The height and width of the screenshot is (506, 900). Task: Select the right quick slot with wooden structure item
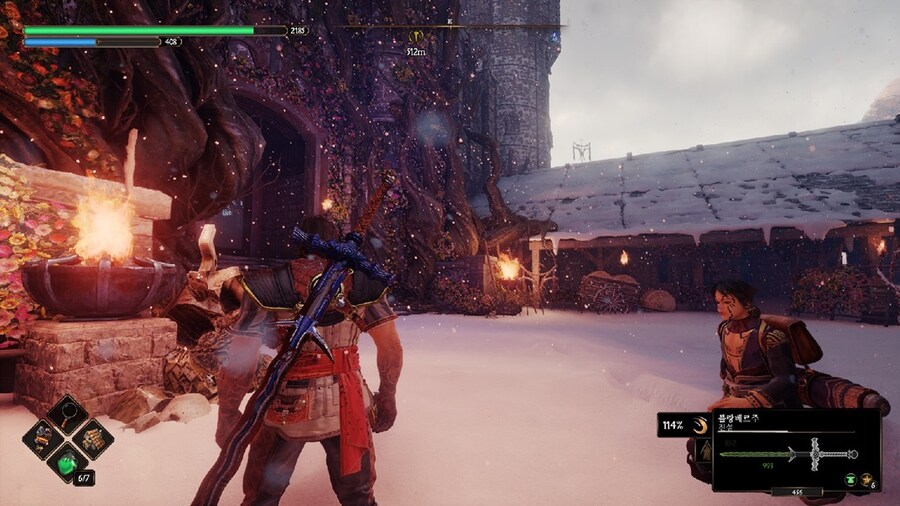tap(92, 437)
